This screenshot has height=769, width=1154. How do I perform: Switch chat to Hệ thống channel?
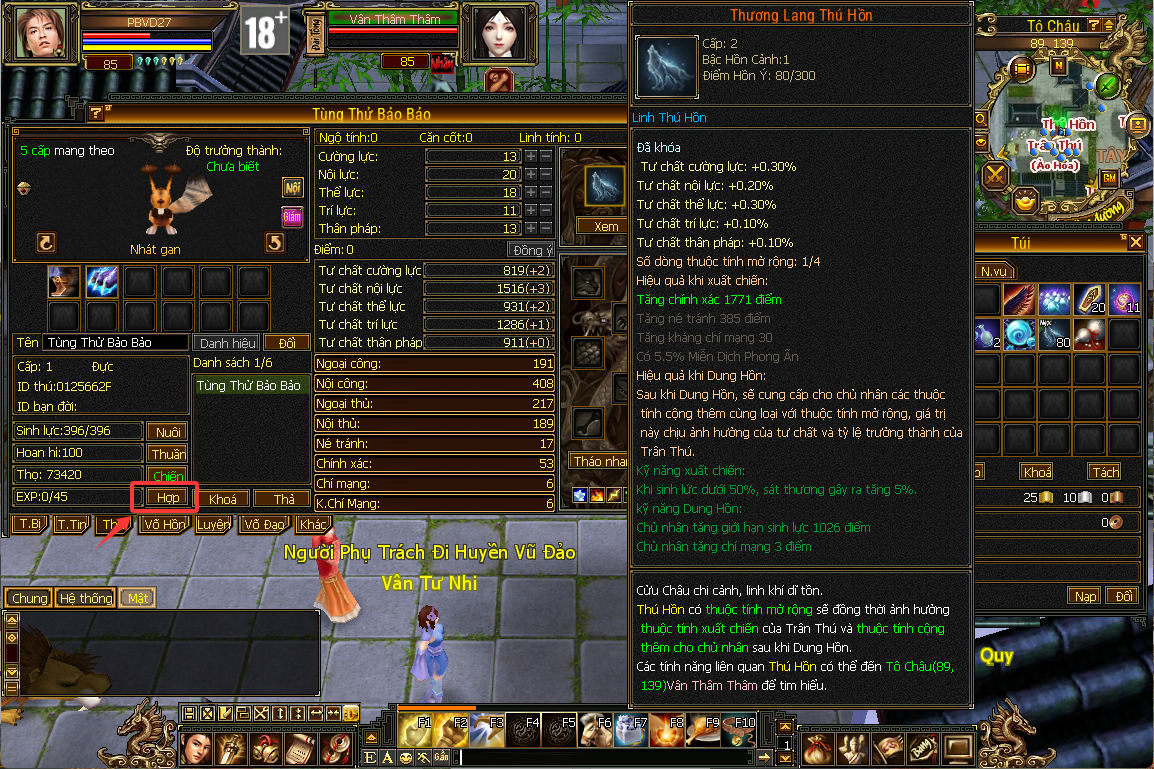point(85,598)
